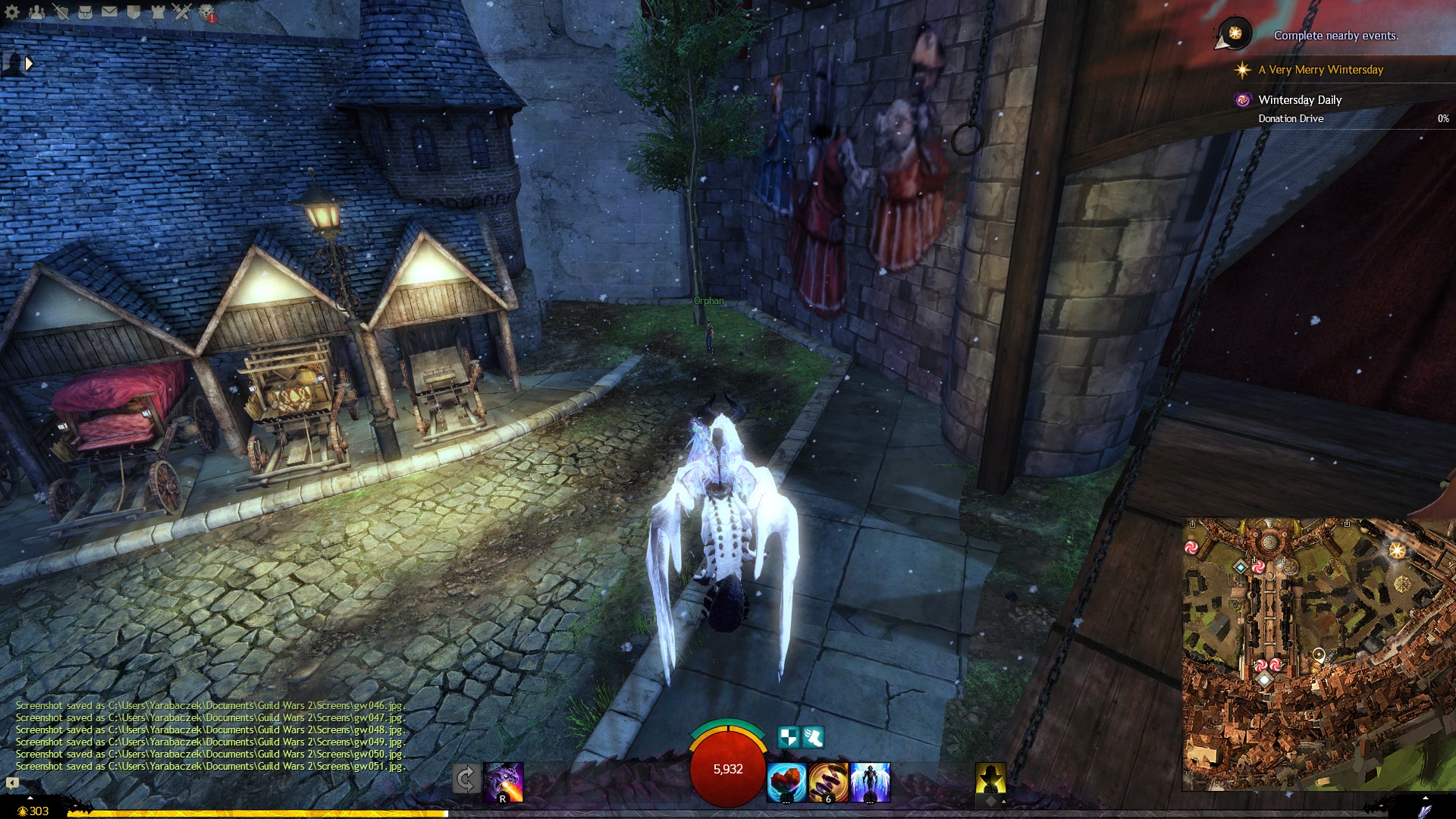This screenshot has height=819, width=1456.
Task: Use the winged figure skill
Action: 870,783
